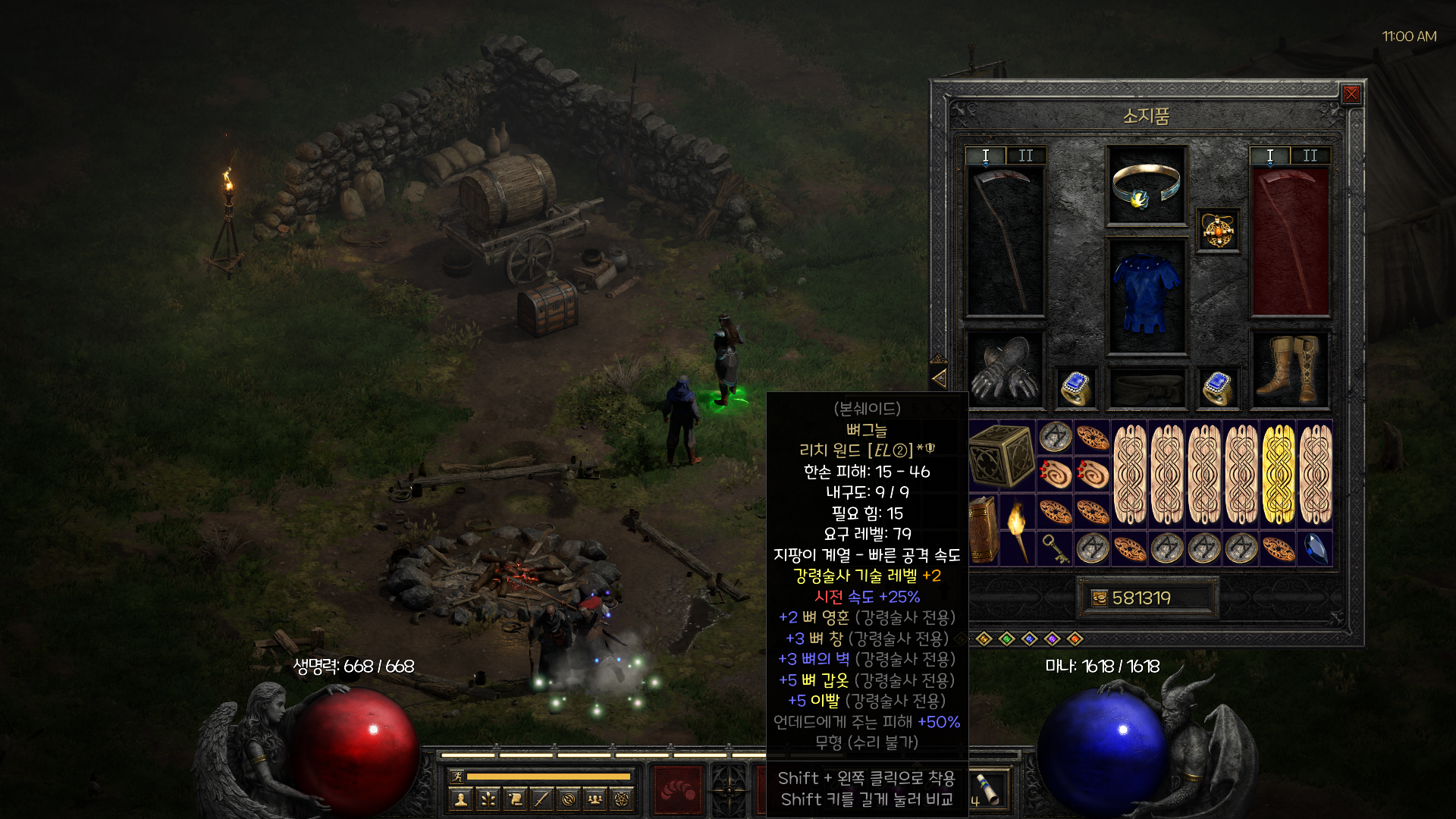Select the key in inventory
The image size is (1456, 819).
tap(1055, 548)
